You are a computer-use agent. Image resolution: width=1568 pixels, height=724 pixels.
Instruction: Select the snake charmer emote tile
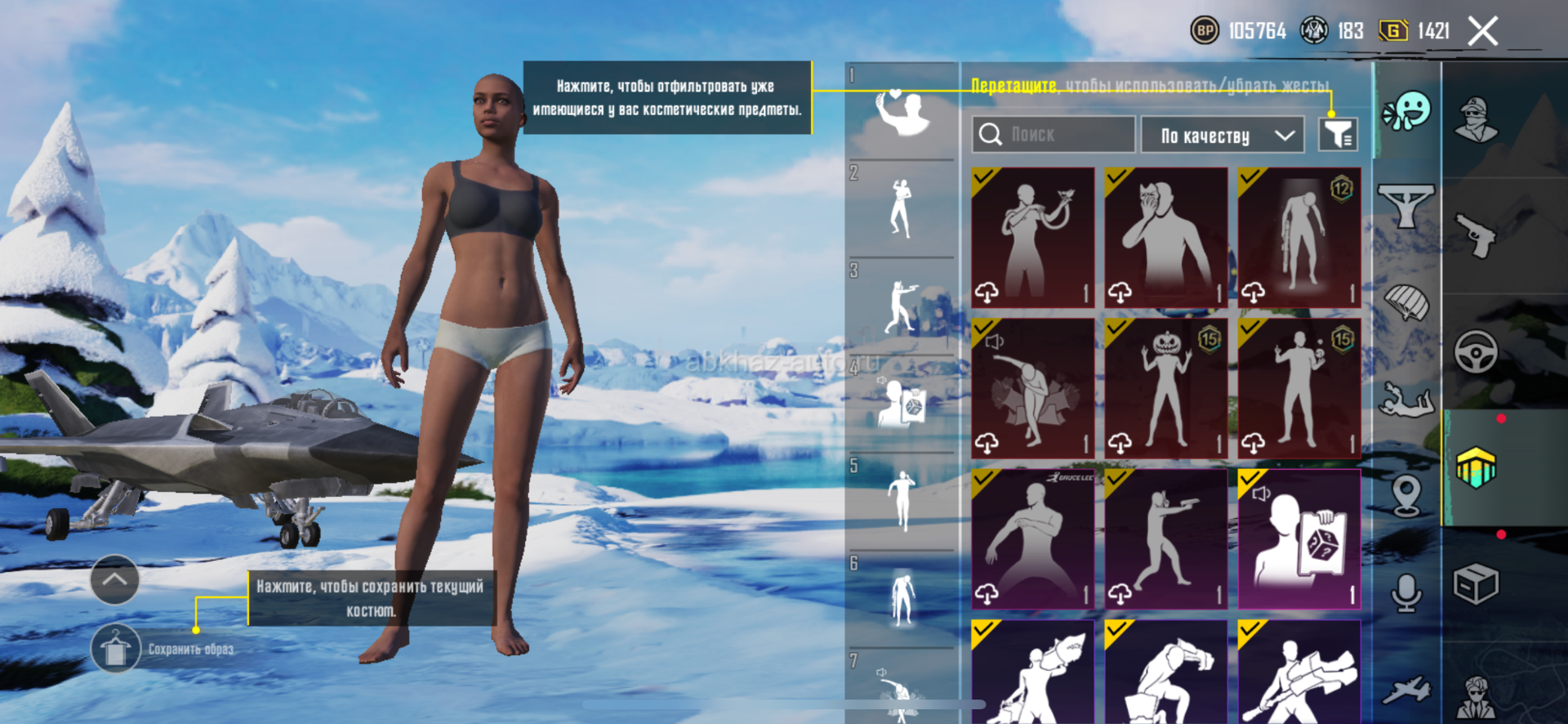tap(1033, 238)
